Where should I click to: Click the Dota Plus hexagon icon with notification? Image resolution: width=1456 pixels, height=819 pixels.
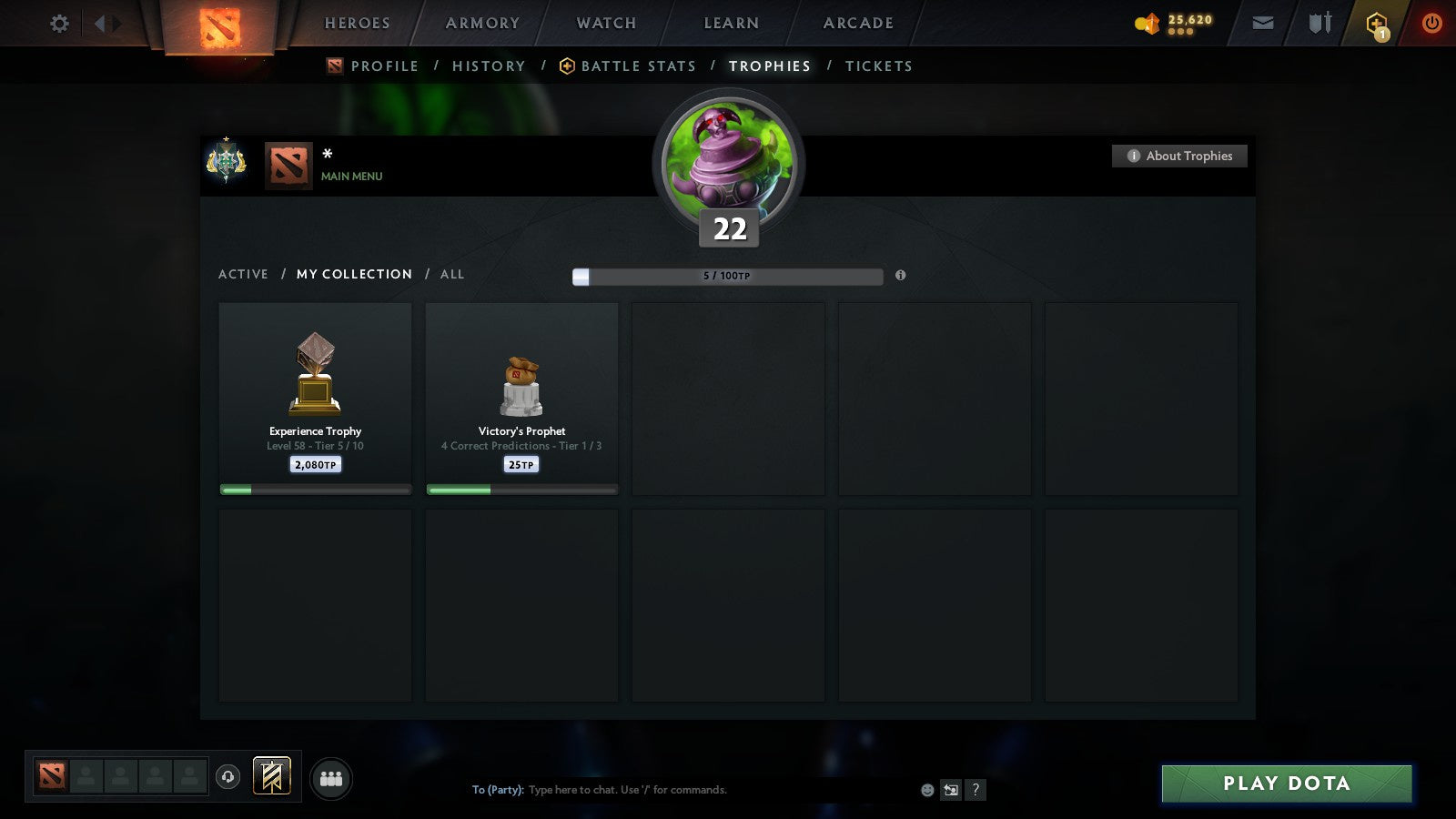(1375, 23)
